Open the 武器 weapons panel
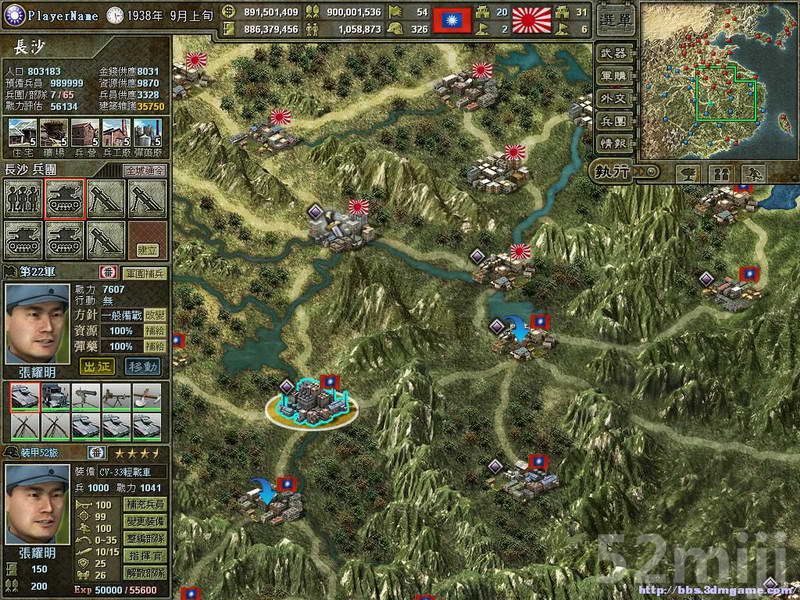 pos(613,53)
